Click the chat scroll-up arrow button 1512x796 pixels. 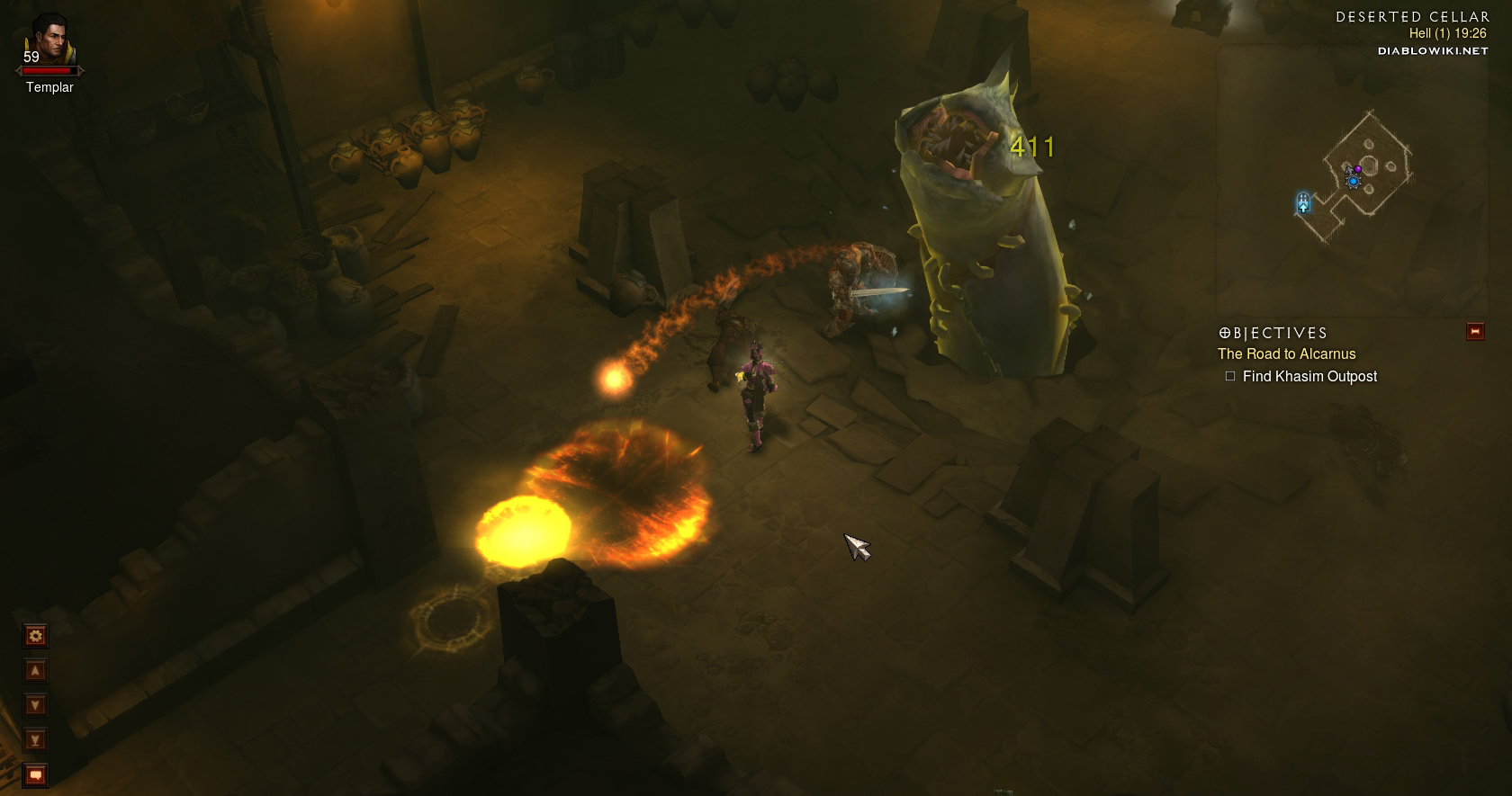click(x=35, y=671)
